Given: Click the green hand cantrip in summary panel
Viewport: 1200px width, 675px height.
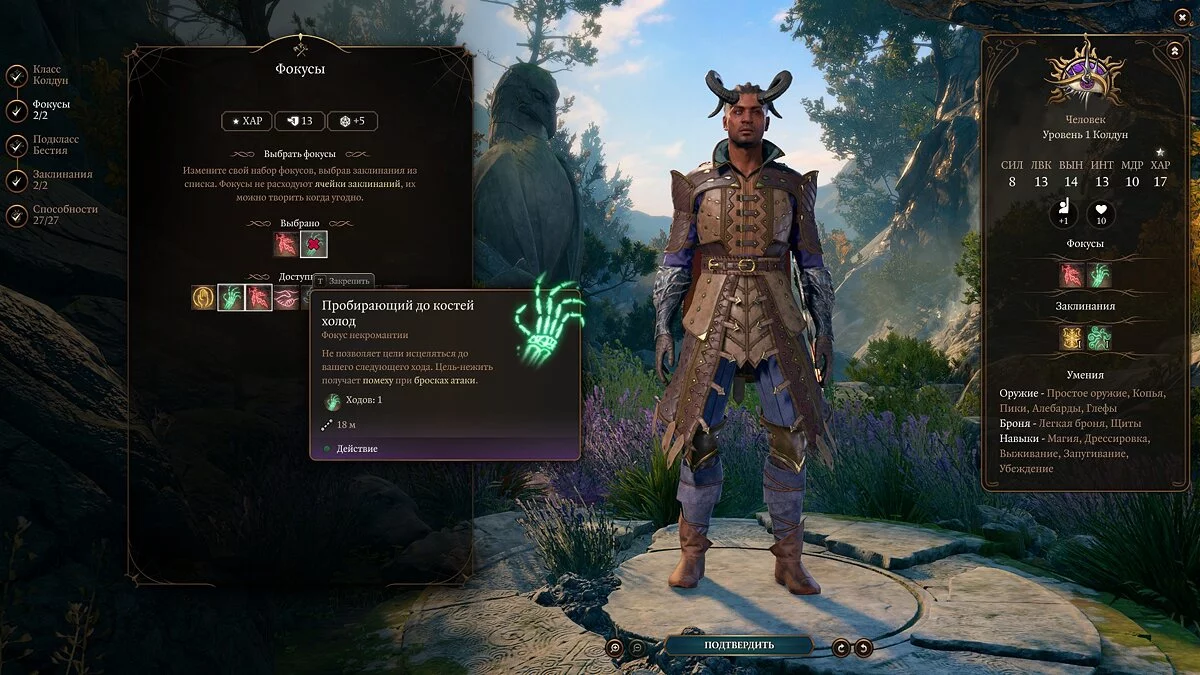Looking at the screenshot, I should (x=1099, y=275).
